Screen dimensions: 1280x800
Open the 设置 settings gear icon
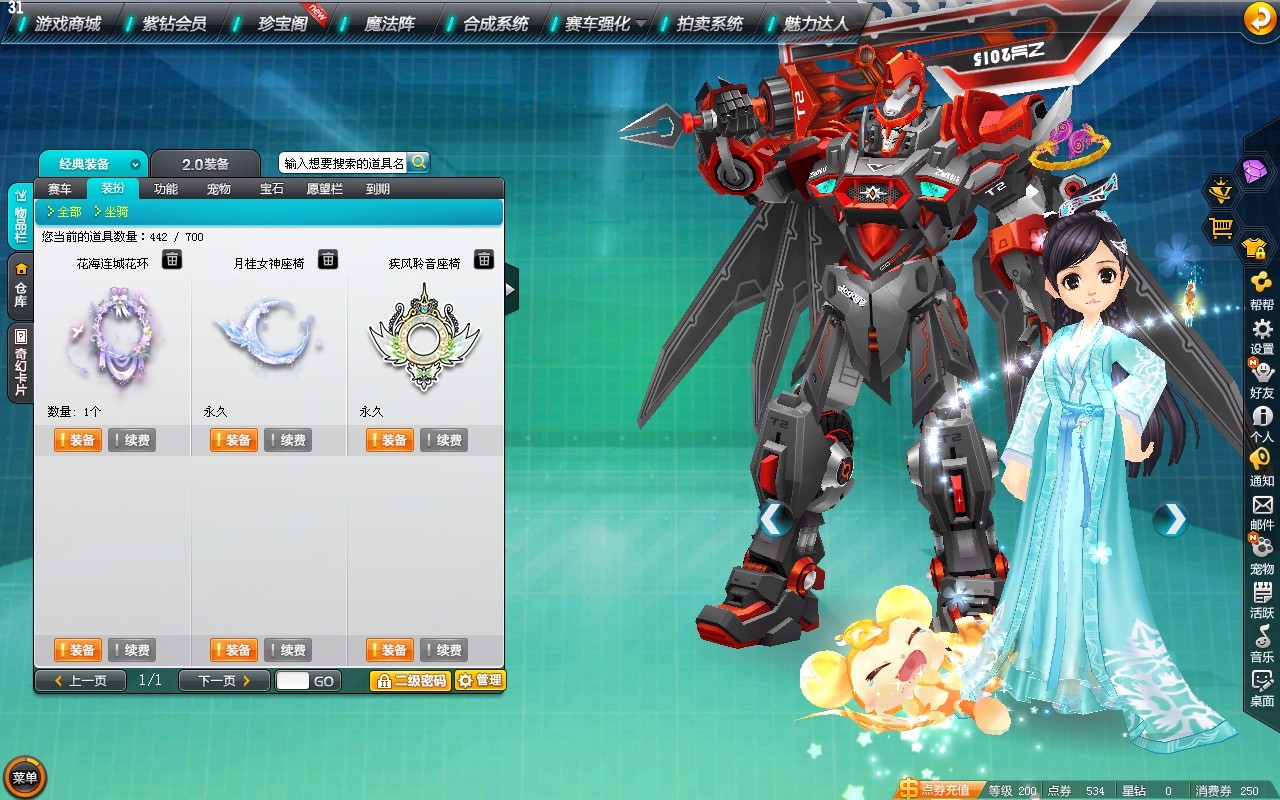1262,337
